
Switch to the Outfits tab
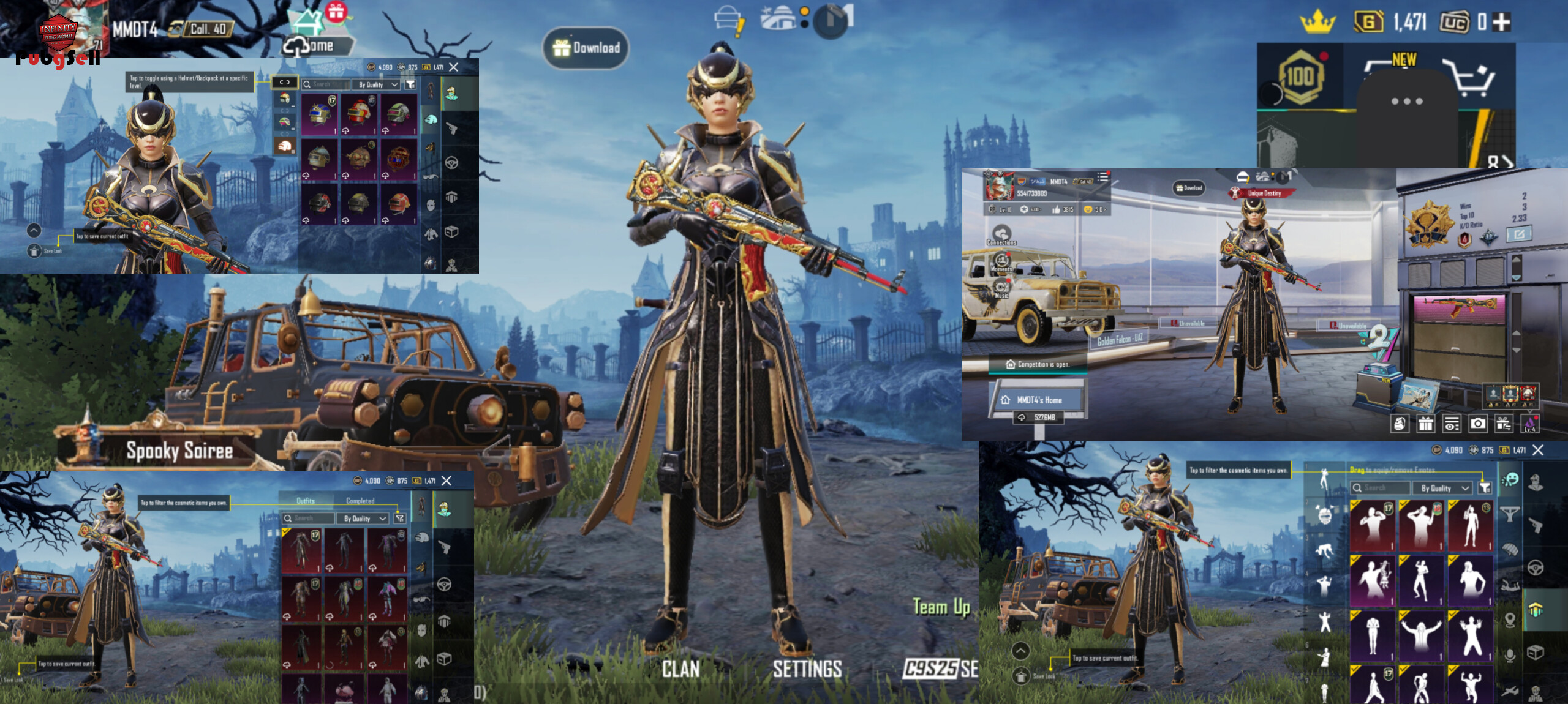pyautogui.click(x=306, y=501)
